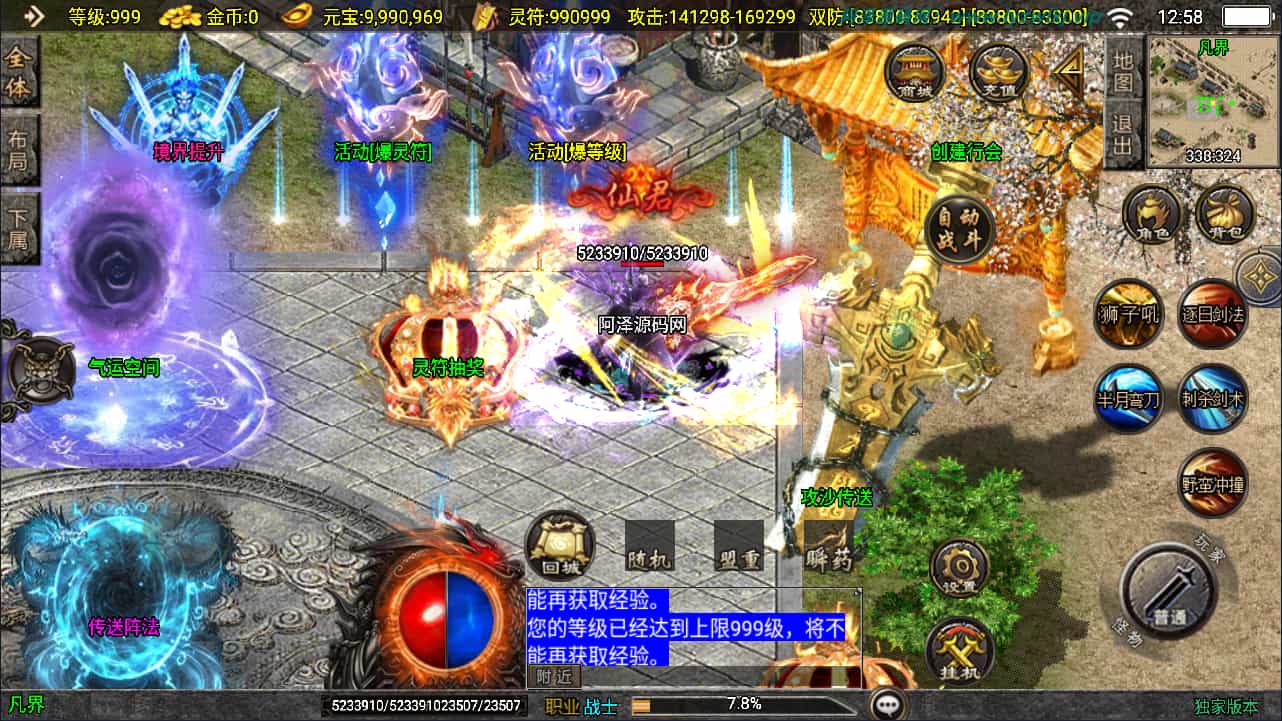Tap the 普通 normal attack button
Image resolution: width=1282 pixels, height=721 pixels.
(1167, 592)
